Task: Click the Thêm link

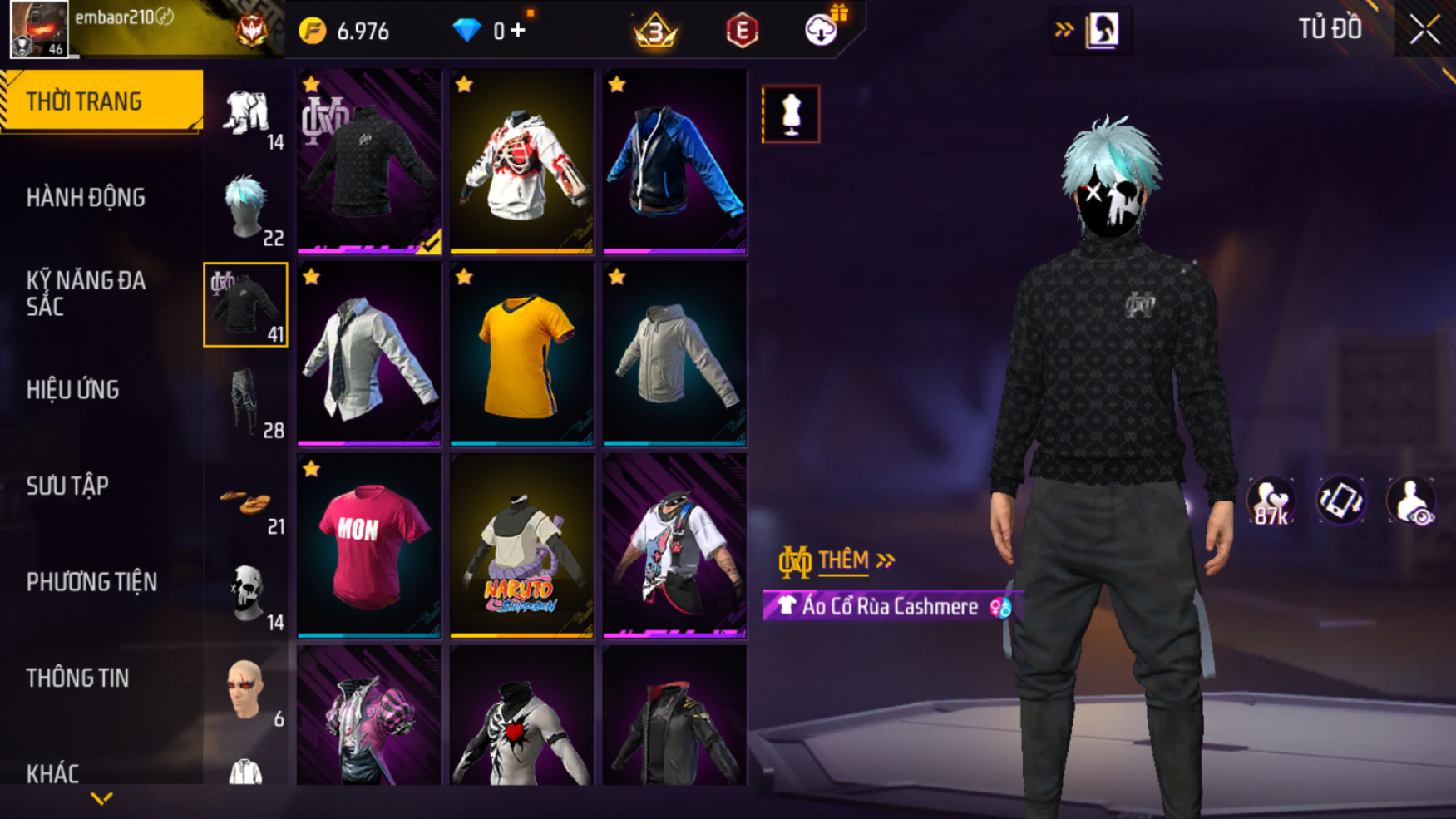Action: pos(842,560)
